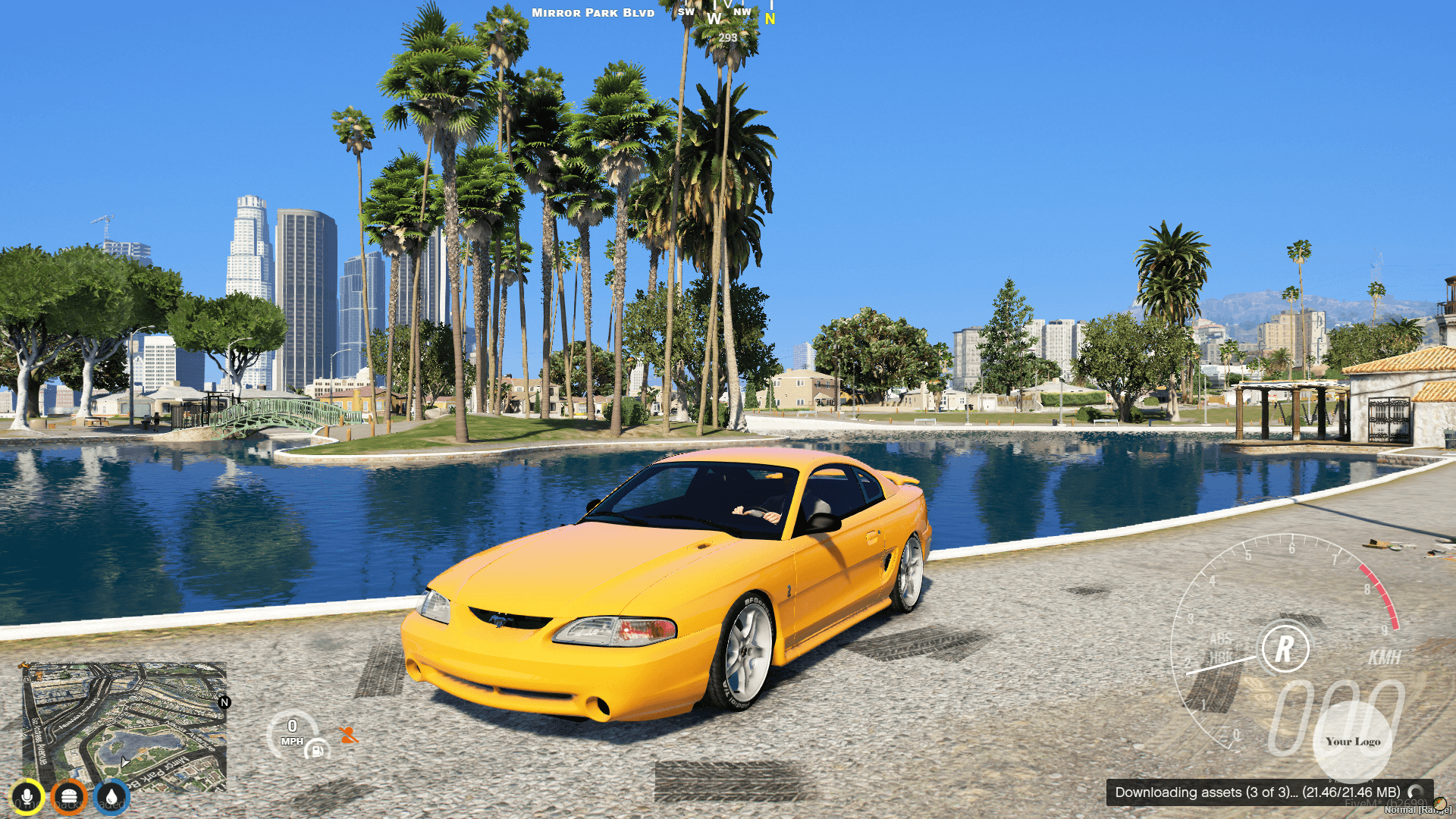Select the Mirror Park Blvd street label
This screenshot has width=1456, height=819.
592,12
